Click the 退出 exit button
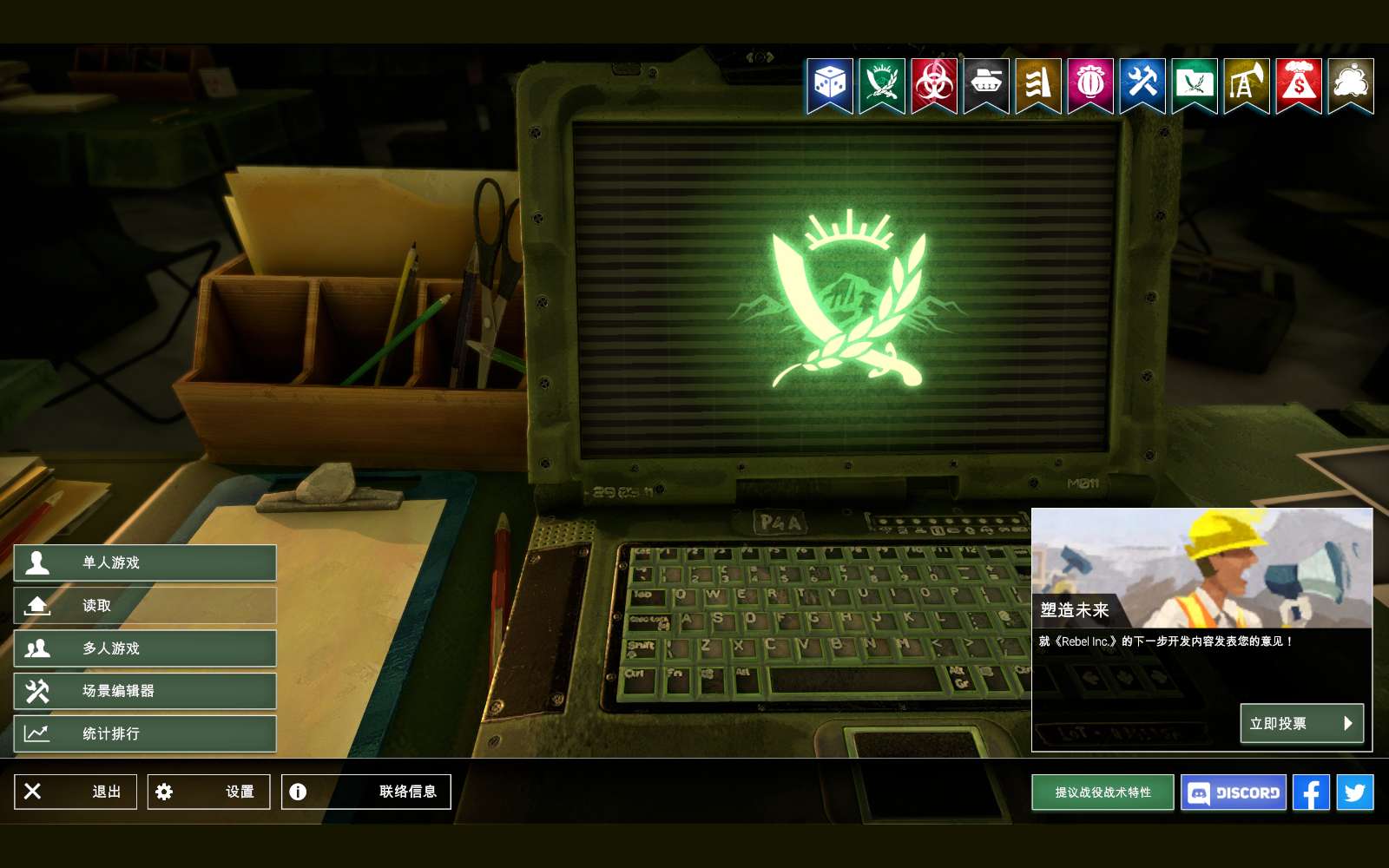Image resolution: width=1389 pixels, height=868 pixels. (76, 792)
